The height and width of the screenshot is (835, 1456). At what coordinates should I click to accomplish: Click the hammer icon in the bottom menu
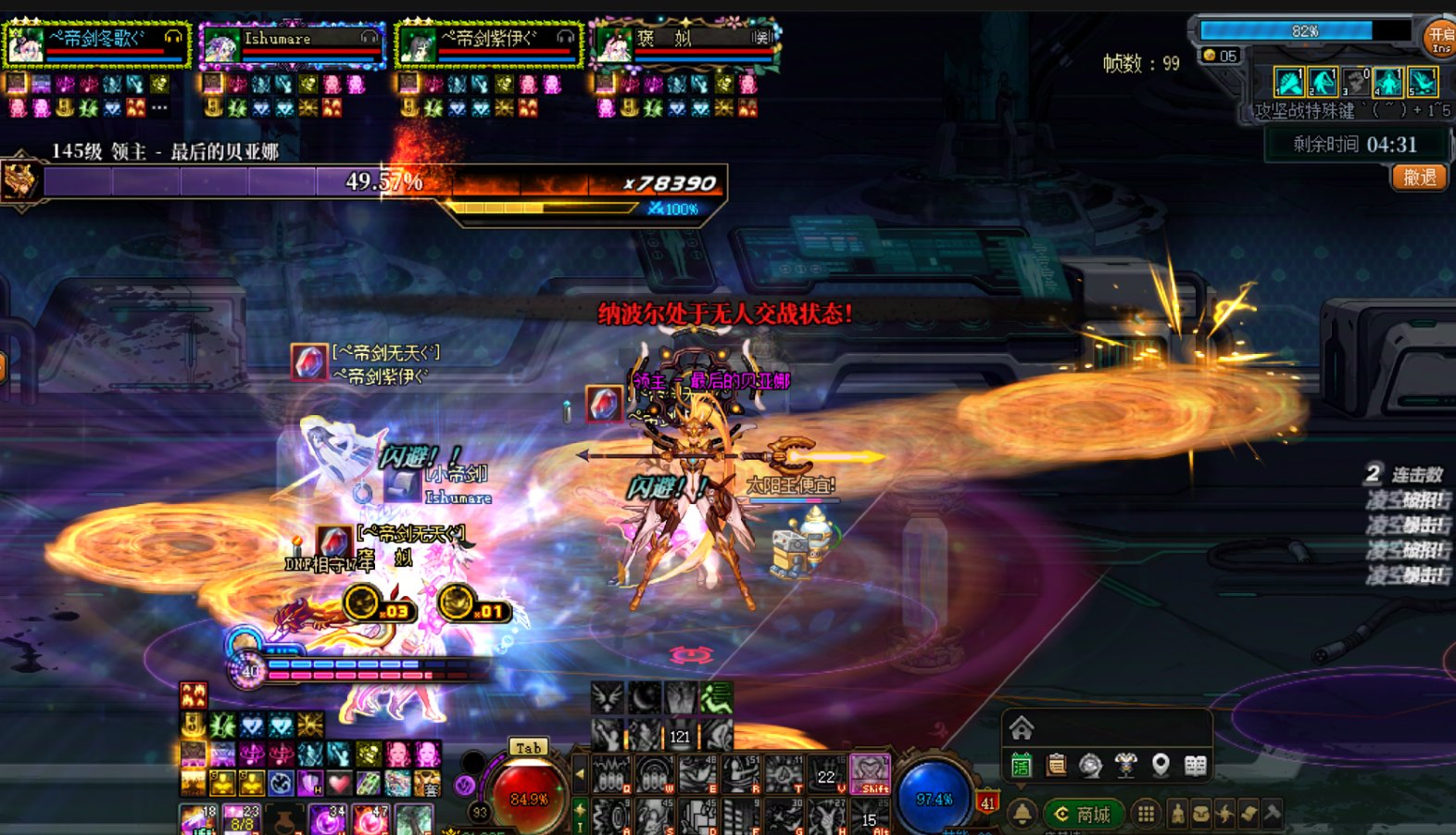coord(1272,814)
